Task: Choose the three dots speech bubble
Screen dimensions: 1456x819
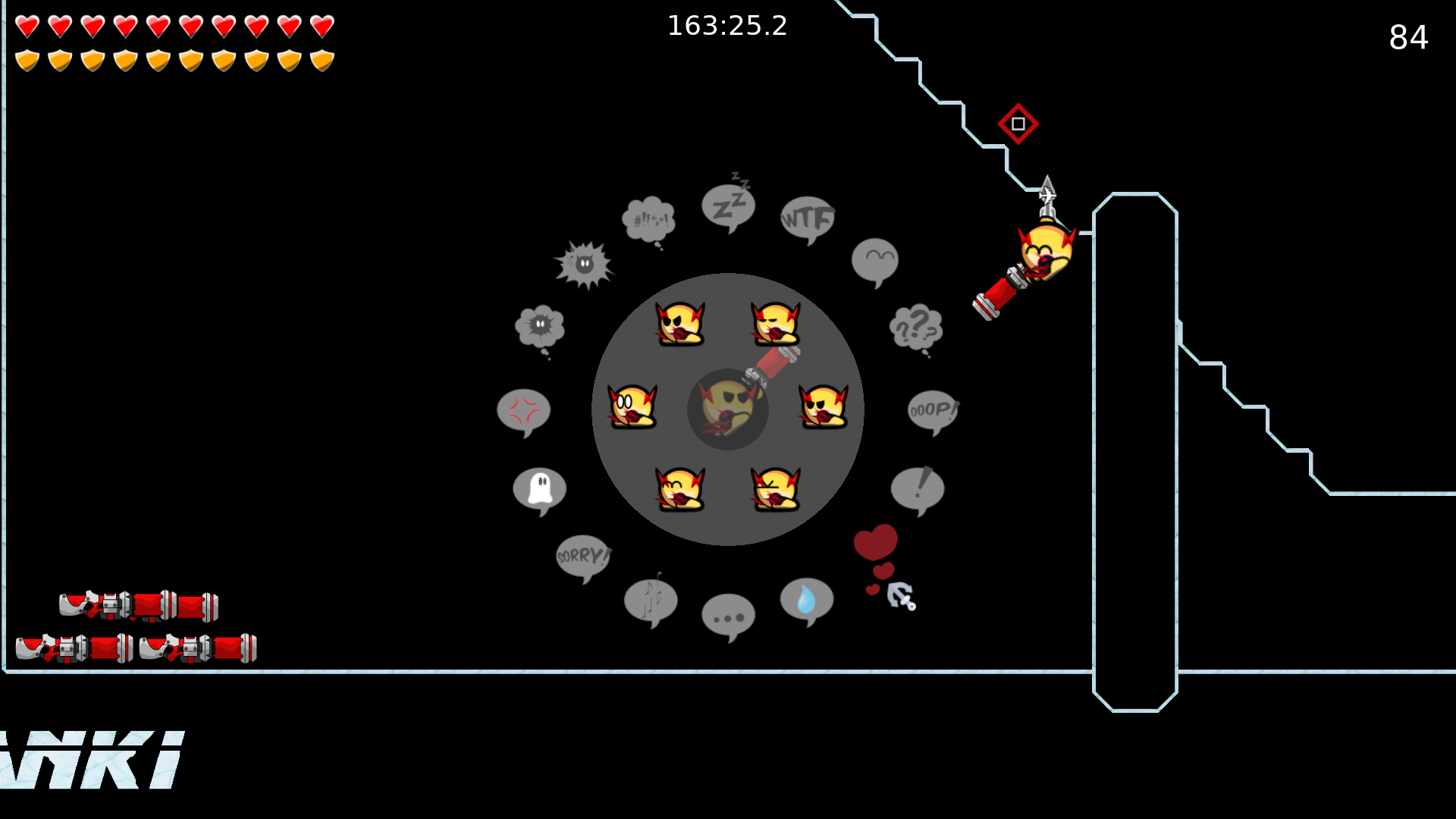Action: pos(728,617)
